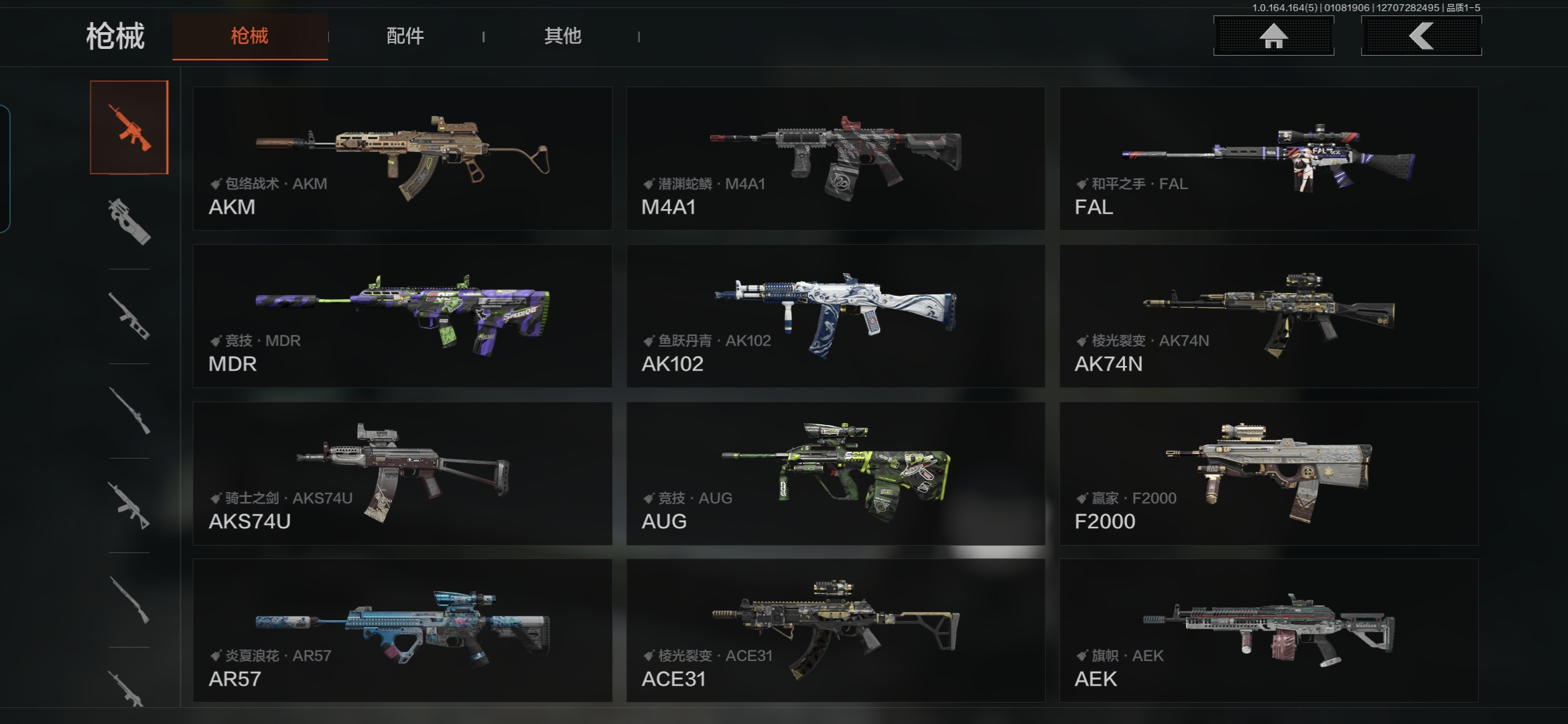The image size is (1568, 724).
Task: Choose the AK74N weapon card
Action: pos(1268,316)
